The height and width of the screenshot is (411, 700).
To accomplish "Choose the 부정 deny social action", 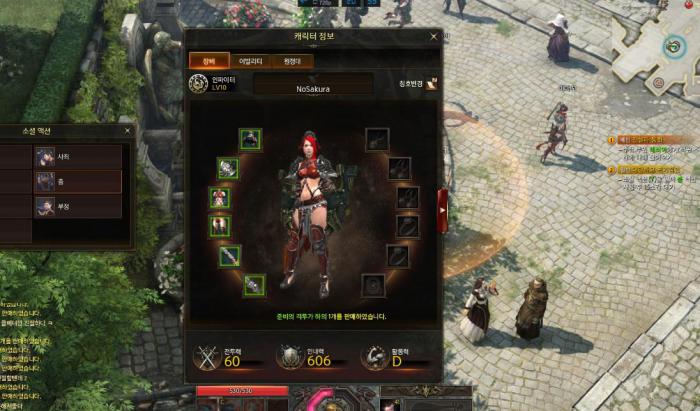I will click(x=78, y=206).
